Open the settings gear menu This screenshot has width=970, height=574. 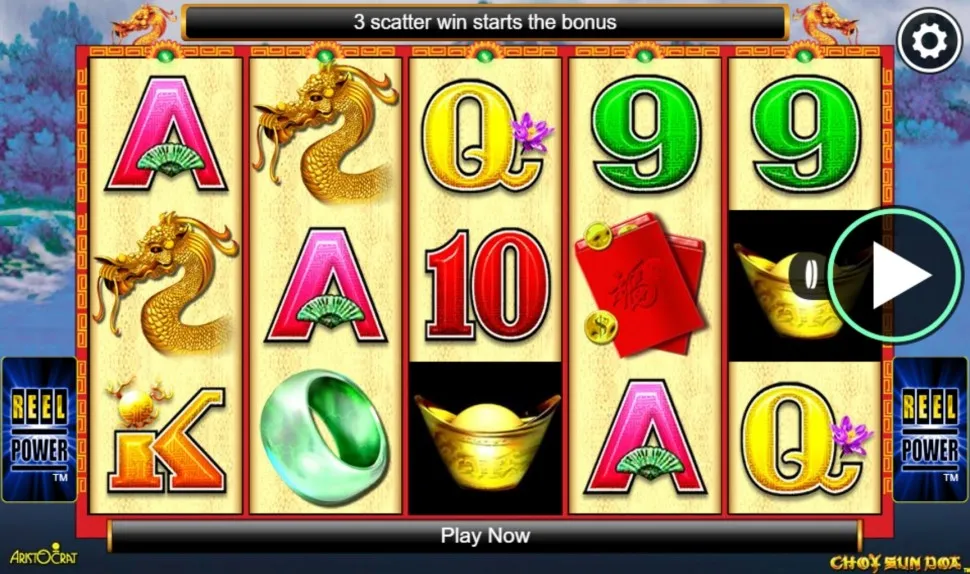[929, 40]
